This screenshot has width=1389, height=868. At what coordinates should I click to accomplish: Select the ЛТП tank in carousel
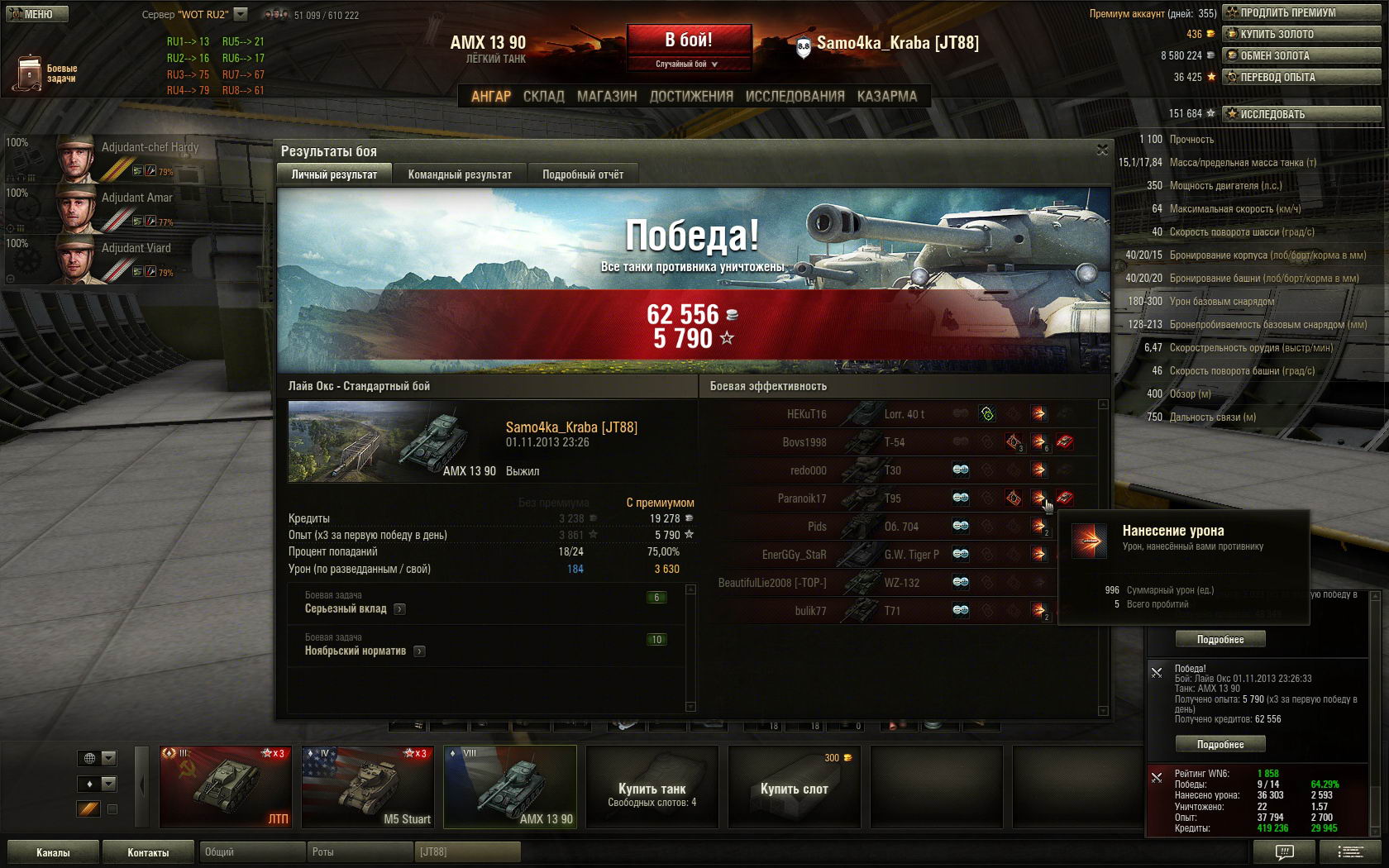coord(225,787)
